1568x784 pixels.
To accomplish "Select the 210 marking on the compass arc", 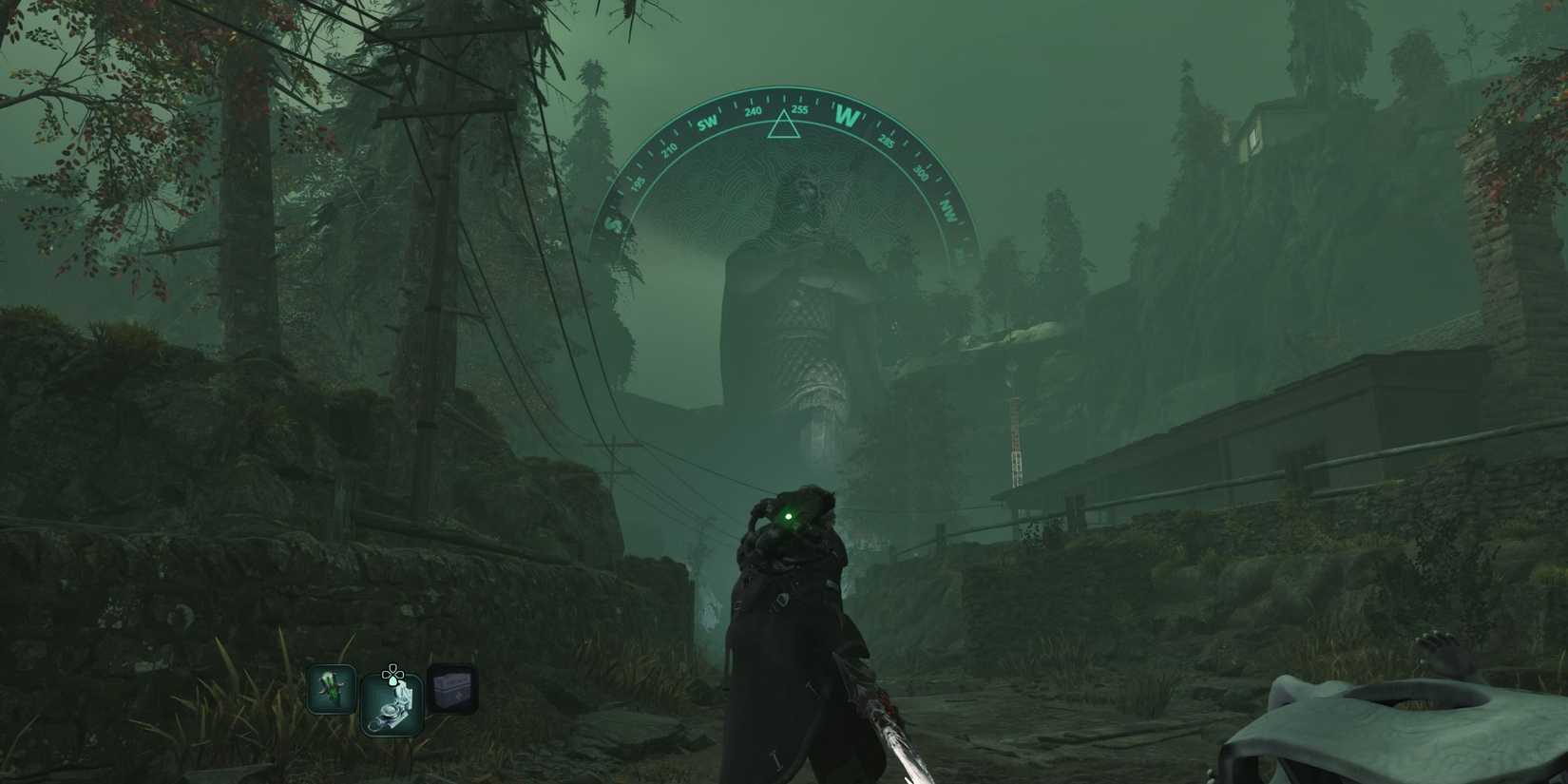I will (x=669, y=148).
